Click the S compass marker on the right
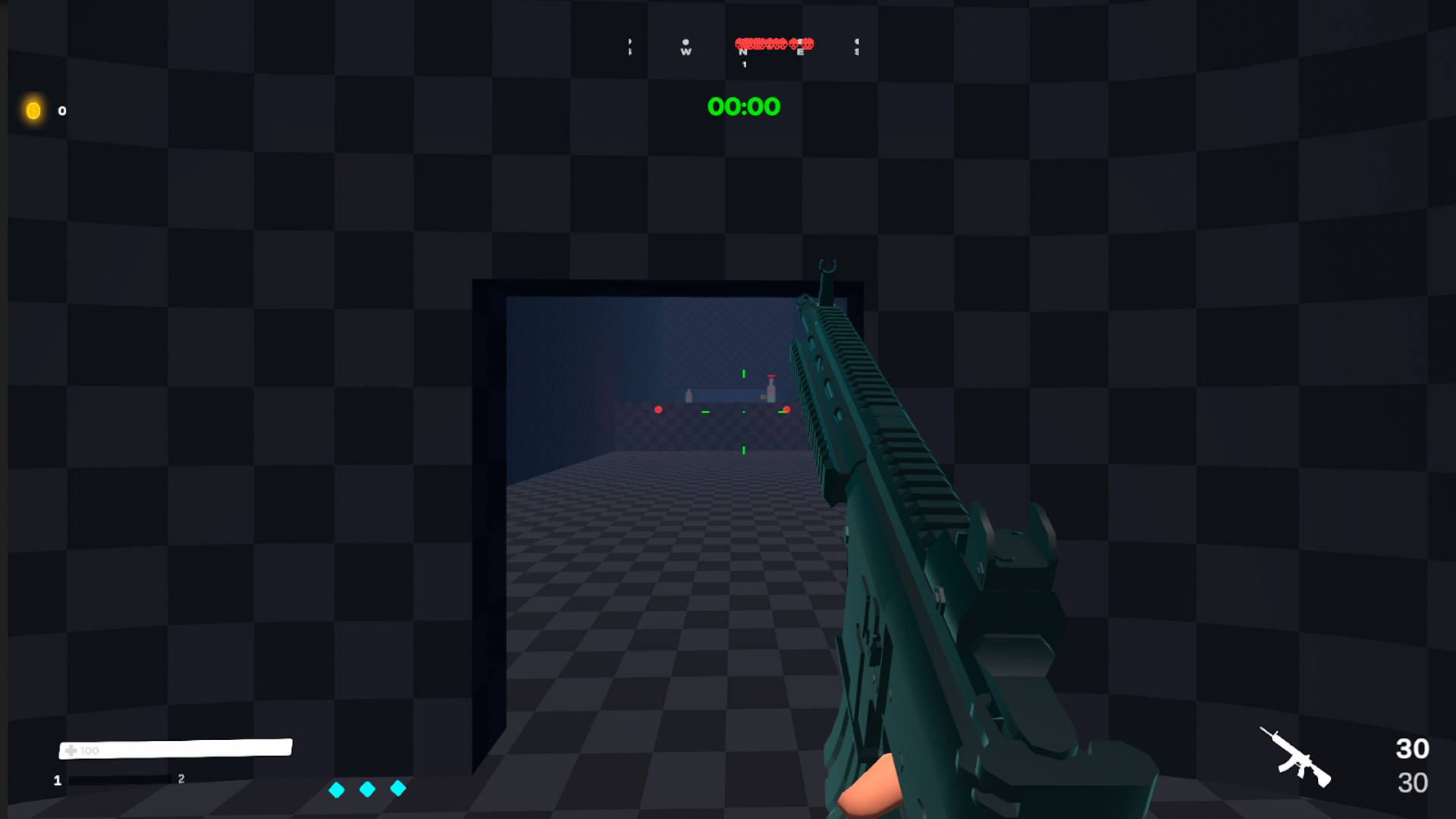This screenshot has width=1456, height=819. click(x=856, y=50)
